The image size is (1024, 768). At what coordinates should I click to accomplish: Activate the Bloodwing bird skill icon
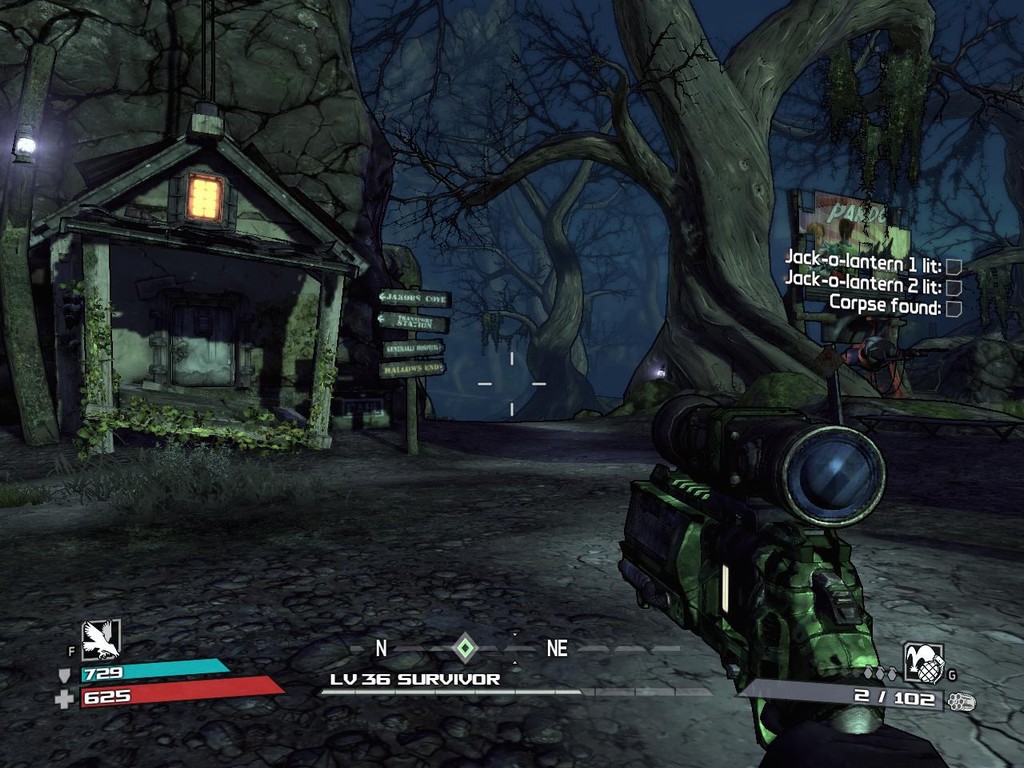101,640
